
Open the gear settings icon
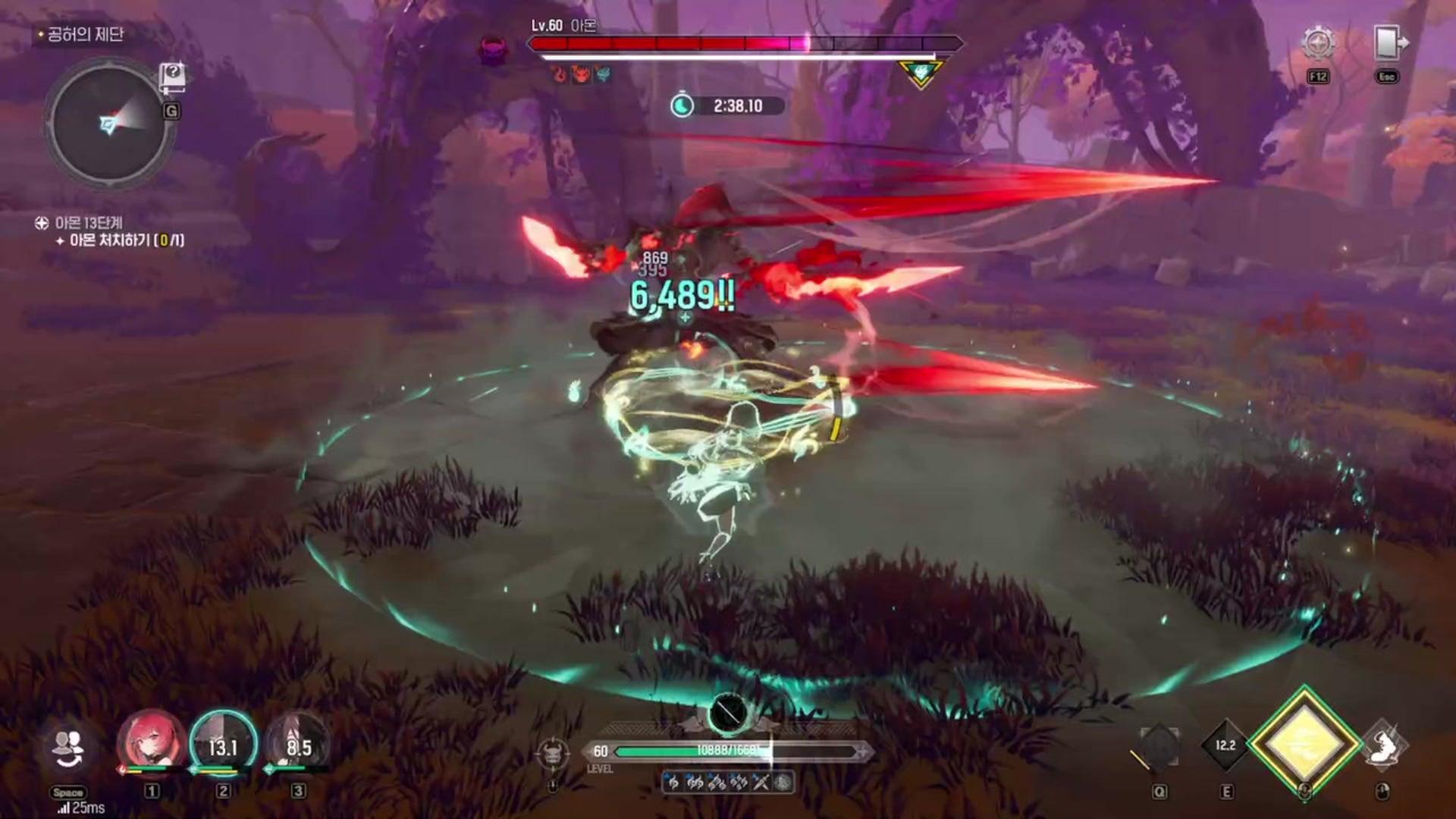coord(1318,44)
